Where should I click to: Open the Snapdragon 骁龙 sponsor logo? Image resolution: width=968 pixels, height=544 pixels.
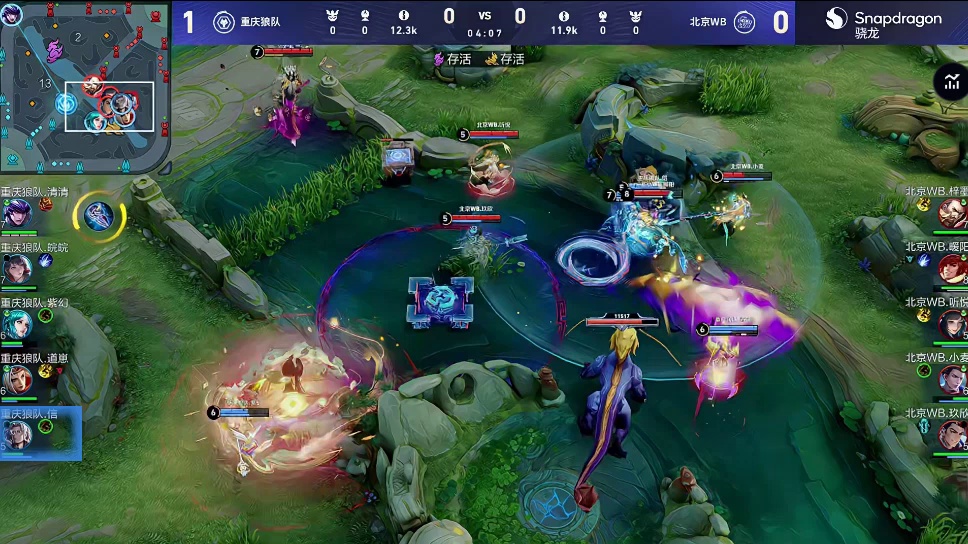click(x=883, y=22)
